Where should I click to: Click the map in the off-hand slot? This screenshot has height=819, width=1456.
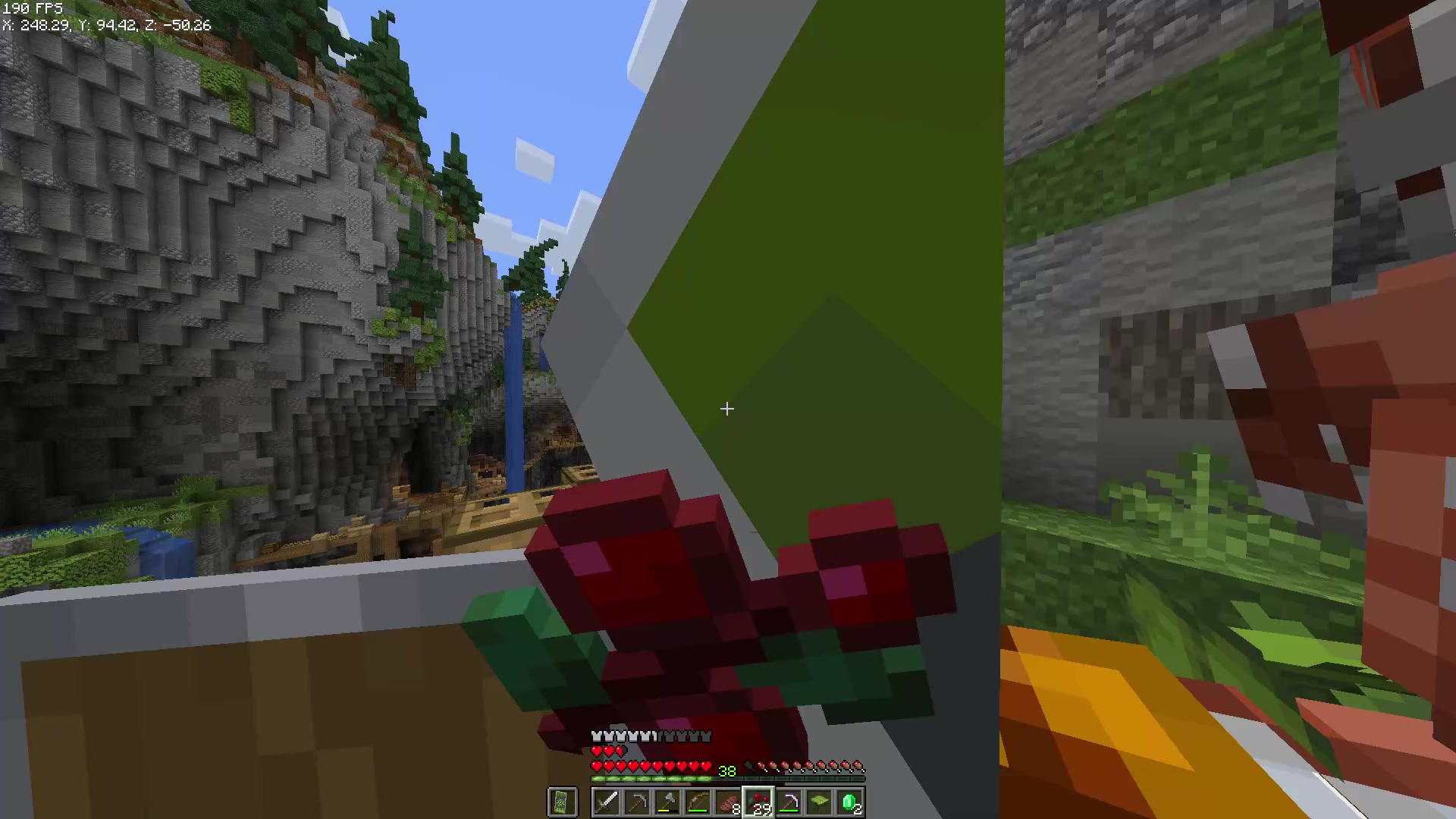click(x=563, y=802)
